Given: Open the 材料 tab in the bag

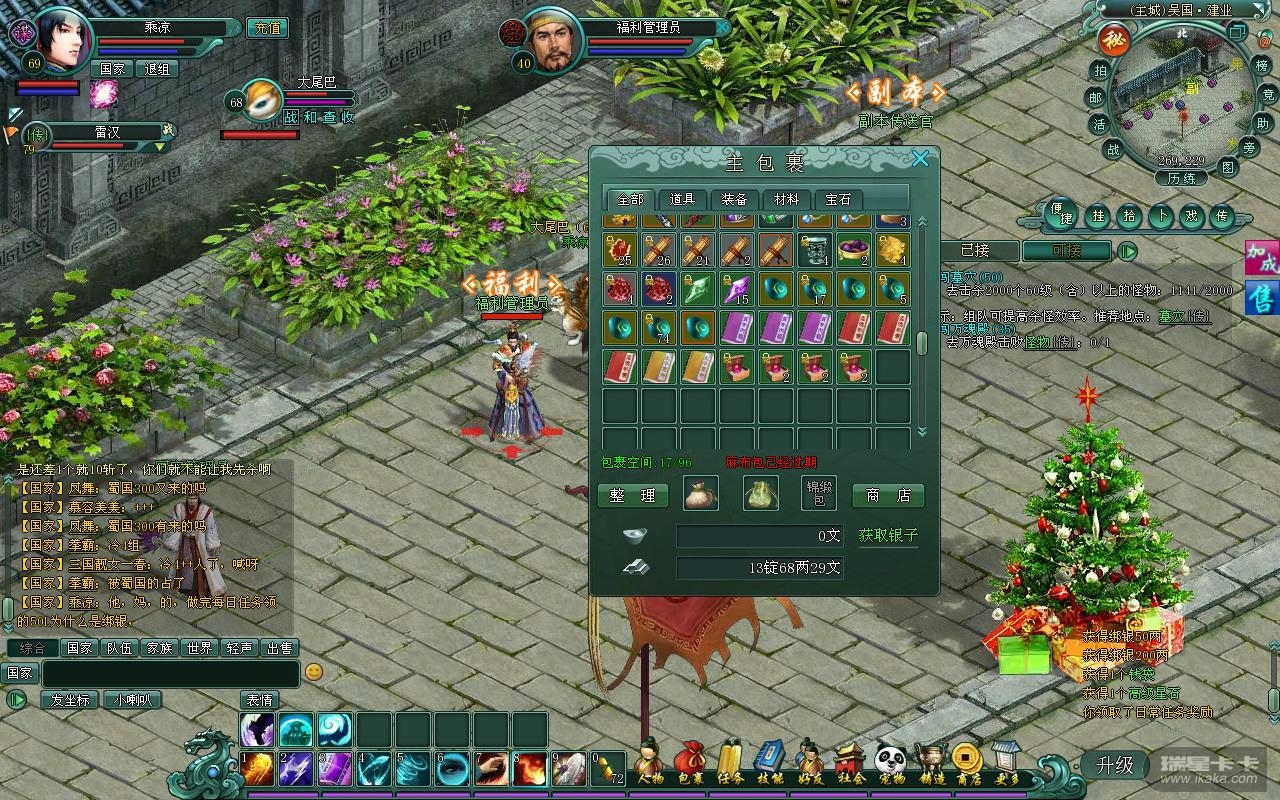Looking at the screenshot, I should click(x=787, y=199).
